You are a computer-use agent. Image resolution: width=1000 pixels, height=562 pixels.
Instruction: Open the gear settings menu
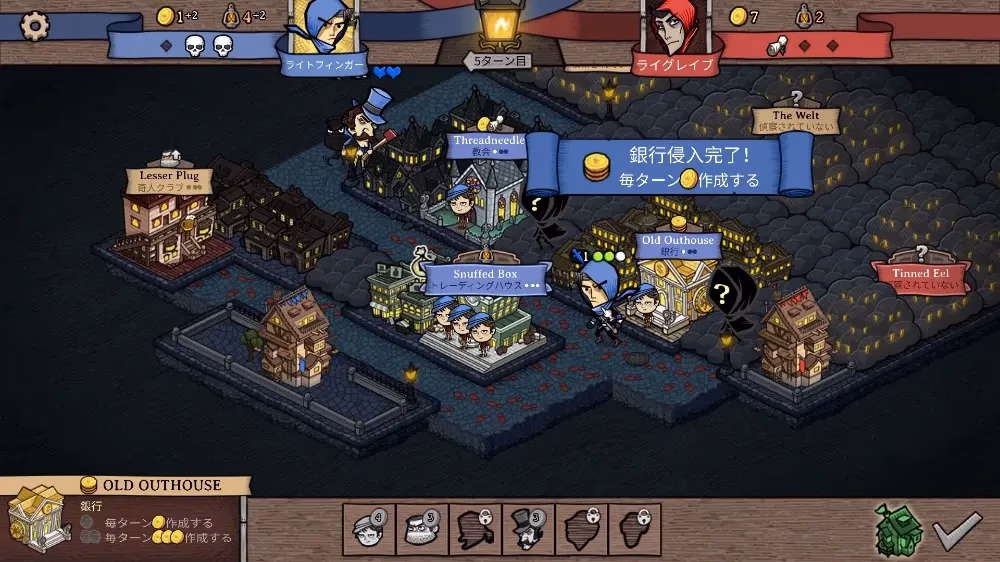[35, 23]
